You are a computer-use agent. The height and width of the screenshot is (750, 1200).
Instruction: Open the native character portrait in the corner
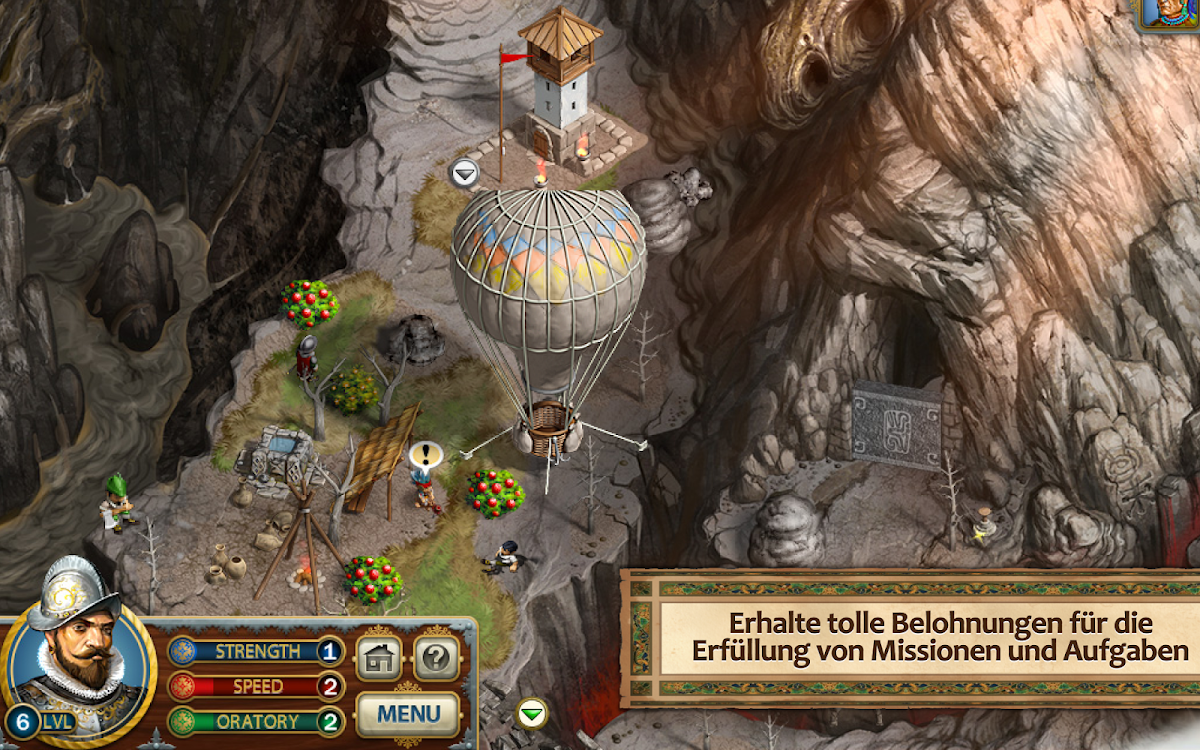pos(1172,14)
